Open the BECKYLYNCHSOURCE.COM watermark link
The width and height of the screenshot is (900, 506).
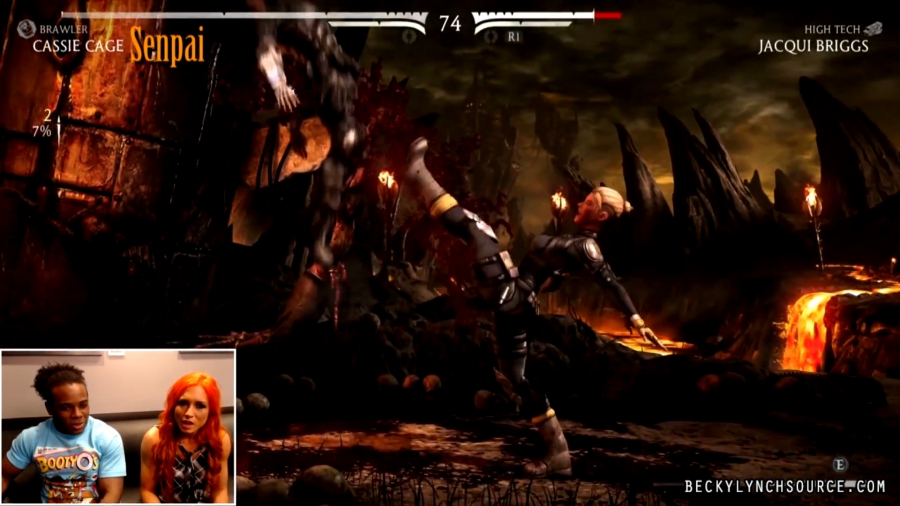click(785, 487)
